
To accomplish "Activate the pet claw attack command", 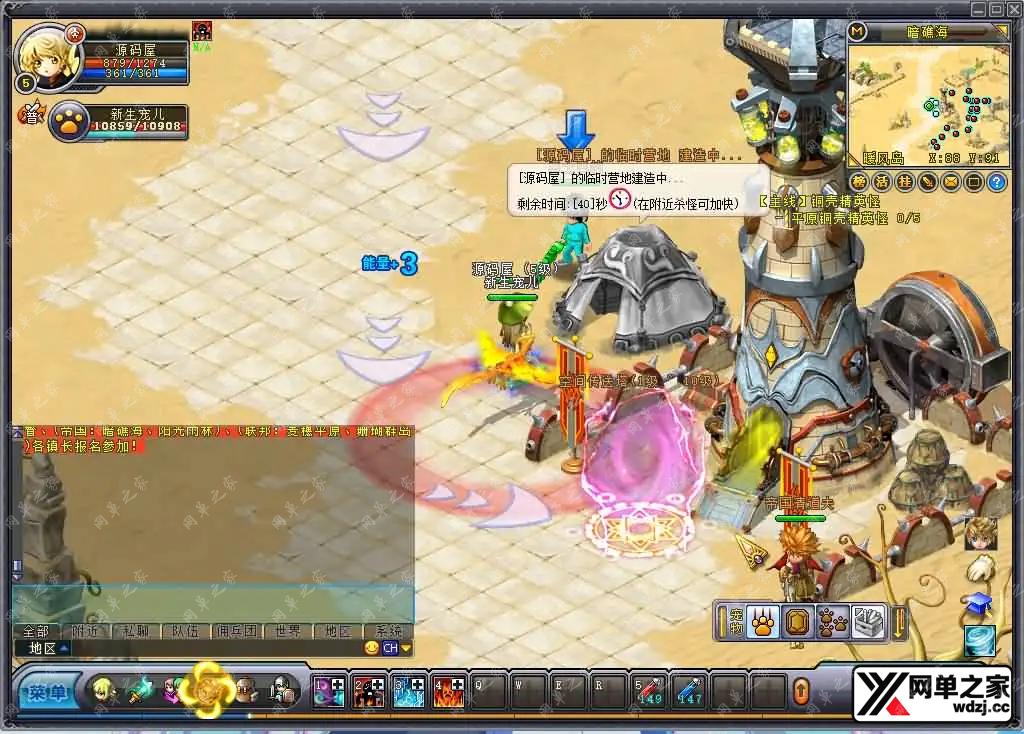I will (x=762, y=622).
